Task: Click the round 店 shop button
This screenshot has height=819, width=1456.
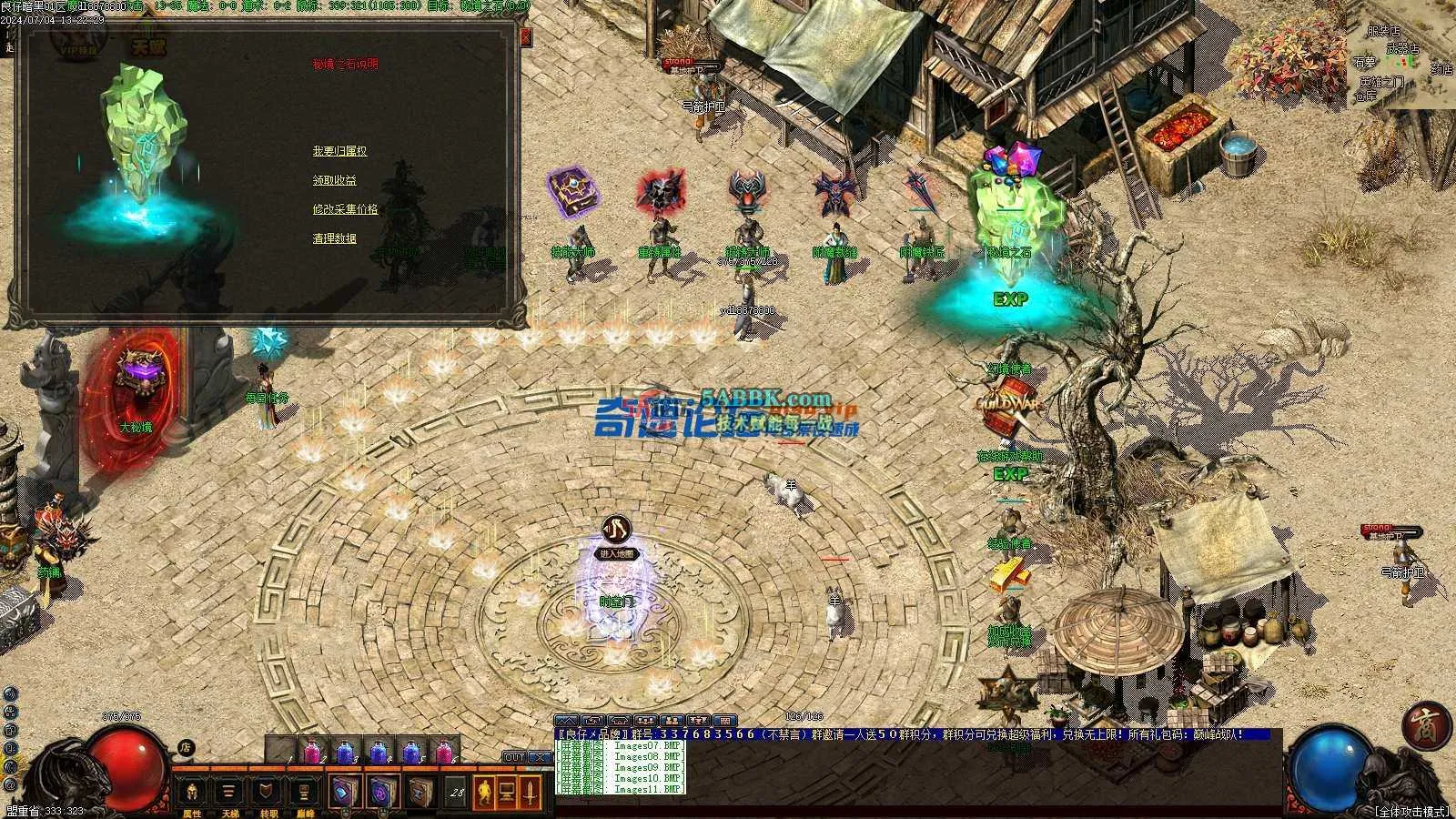Action: pos(186,747)
